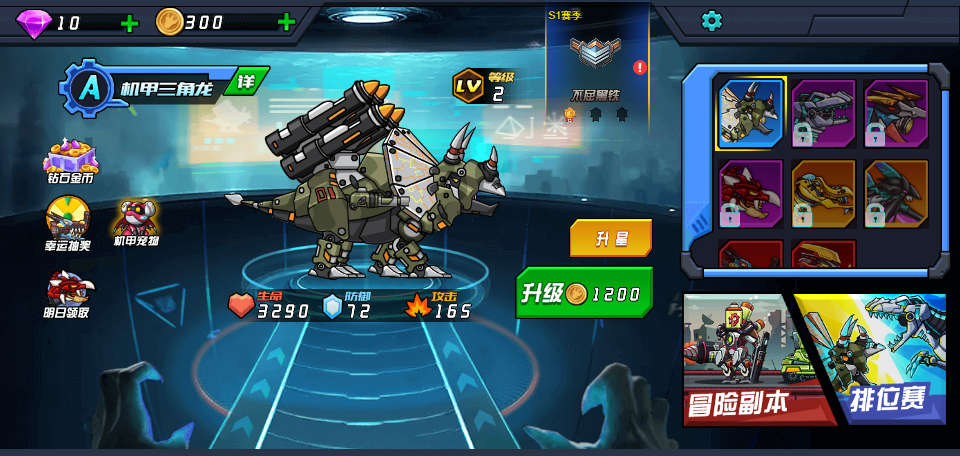Viewport: 960px width, 456px height.
Task: Select the locked red horned dragon tile
Action: click(x=751, y=193)
